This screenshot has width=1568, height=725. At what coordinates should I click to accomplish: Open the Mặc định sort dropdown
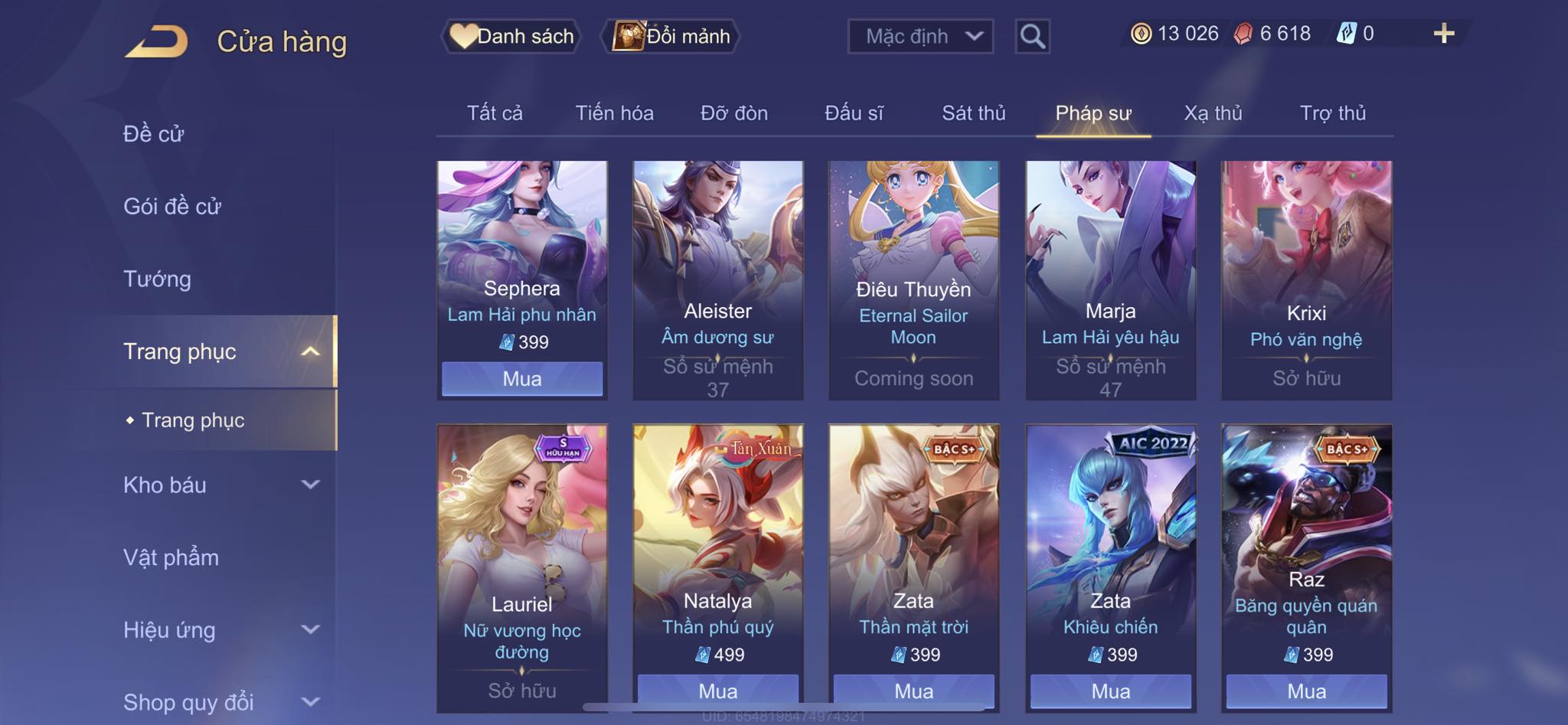tap(920, 36)
